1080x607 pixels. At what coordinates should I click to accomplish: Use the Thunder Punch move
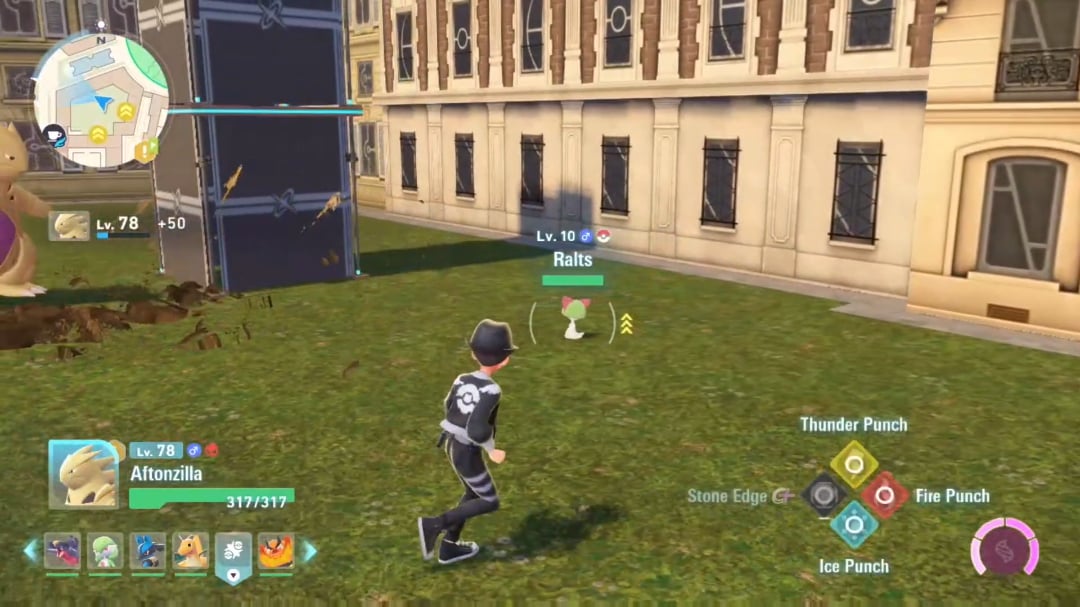(x=854, y=464)
